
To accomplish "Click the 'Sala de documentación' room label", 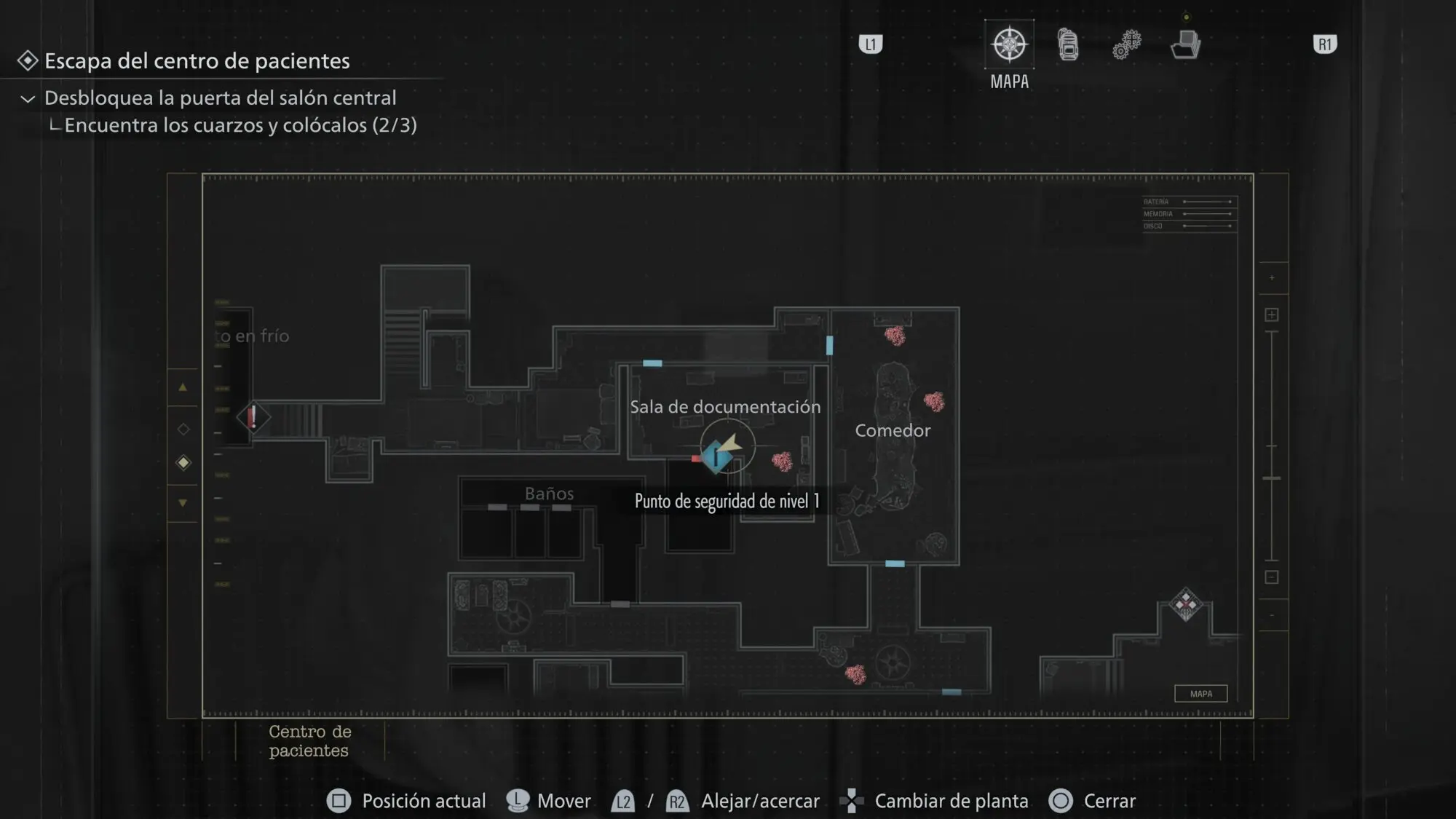I will pyautogui.click(x=725, y=407).
